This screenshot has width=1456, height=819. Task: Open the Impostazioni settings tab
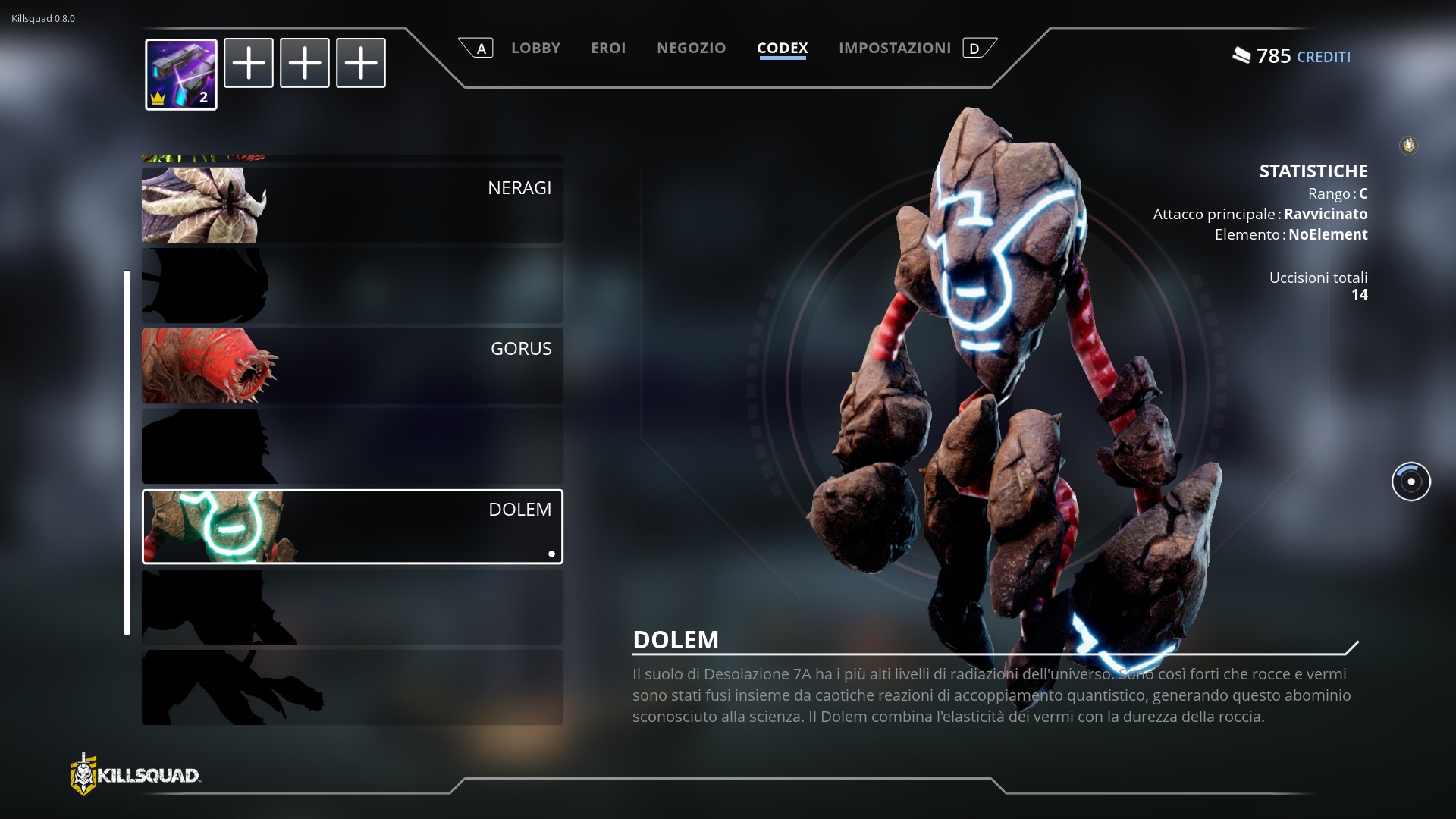pyautogui.click(x=894, y=48)
